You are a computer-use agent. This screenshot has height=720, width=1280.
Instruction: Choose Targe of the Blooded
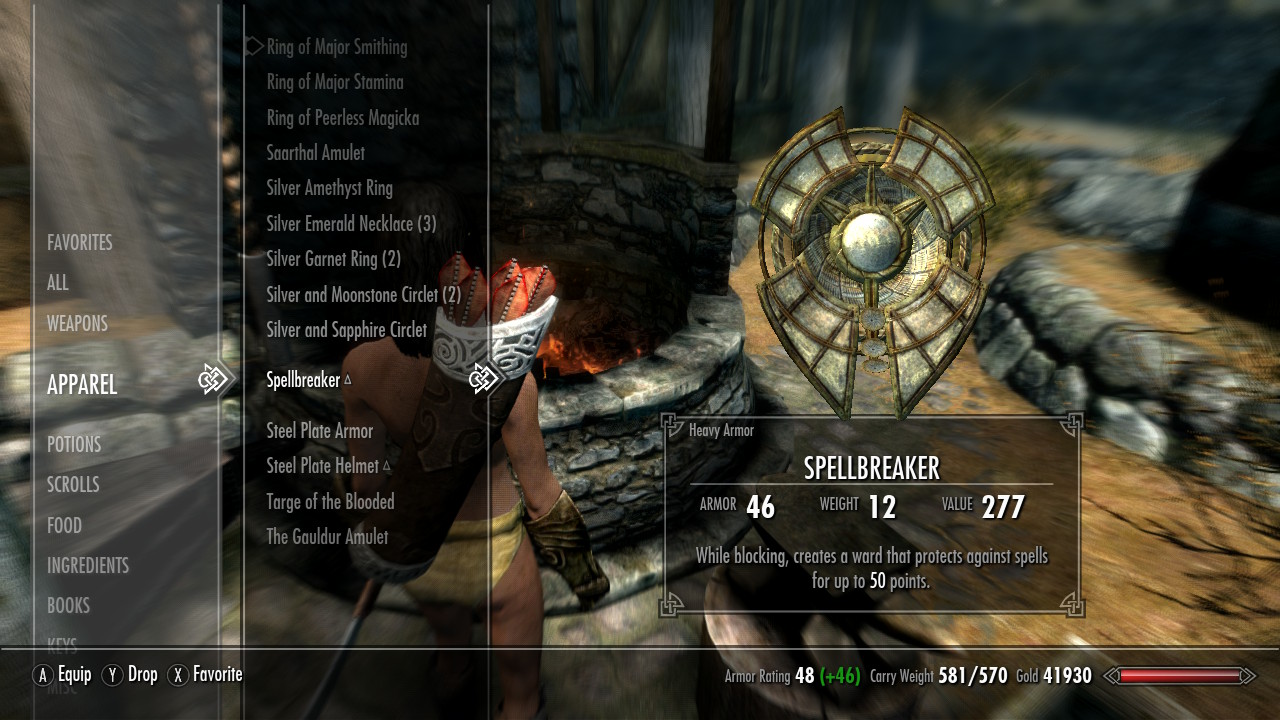pos(330,502)
